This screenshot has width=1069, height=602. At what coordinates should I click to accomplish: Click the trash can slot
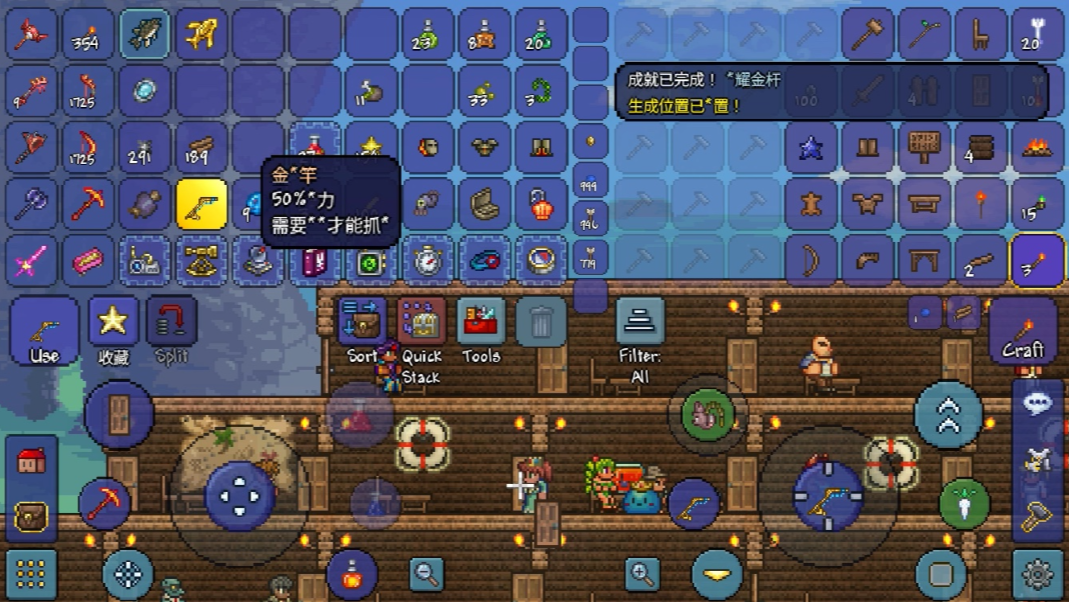(541, 322)
